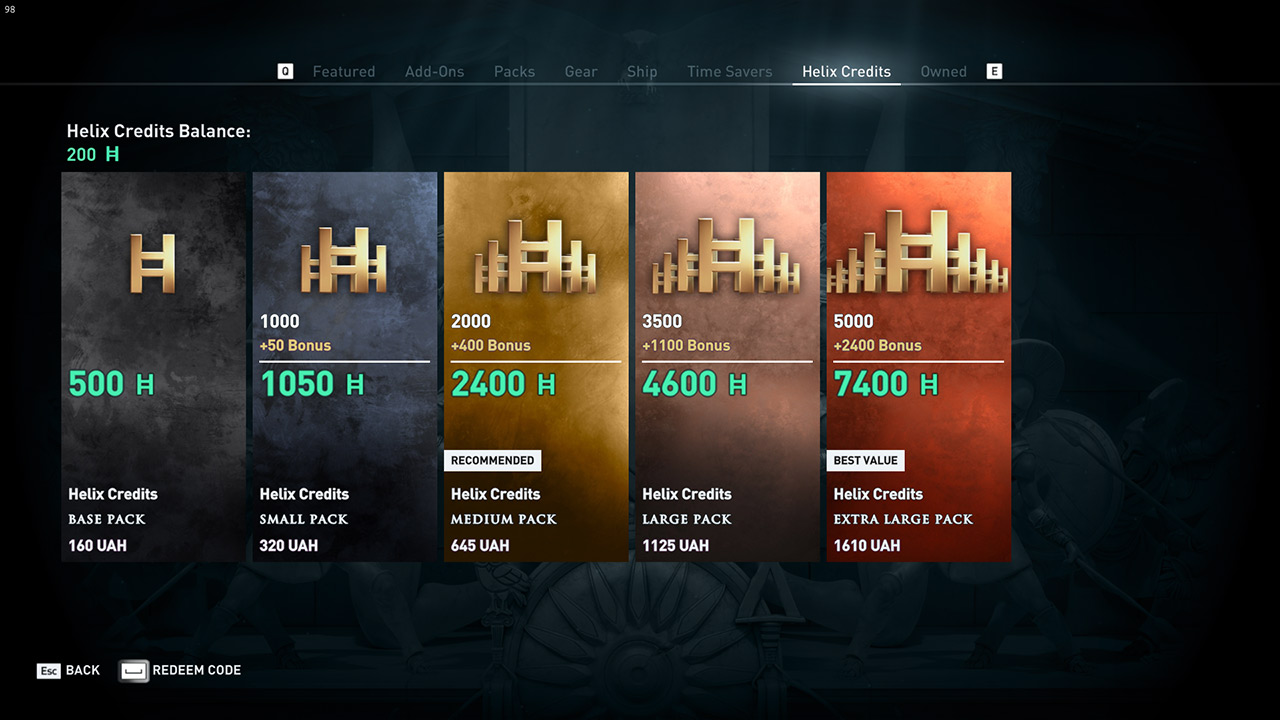Click the E key navigation icon

(x=993, y=71)
